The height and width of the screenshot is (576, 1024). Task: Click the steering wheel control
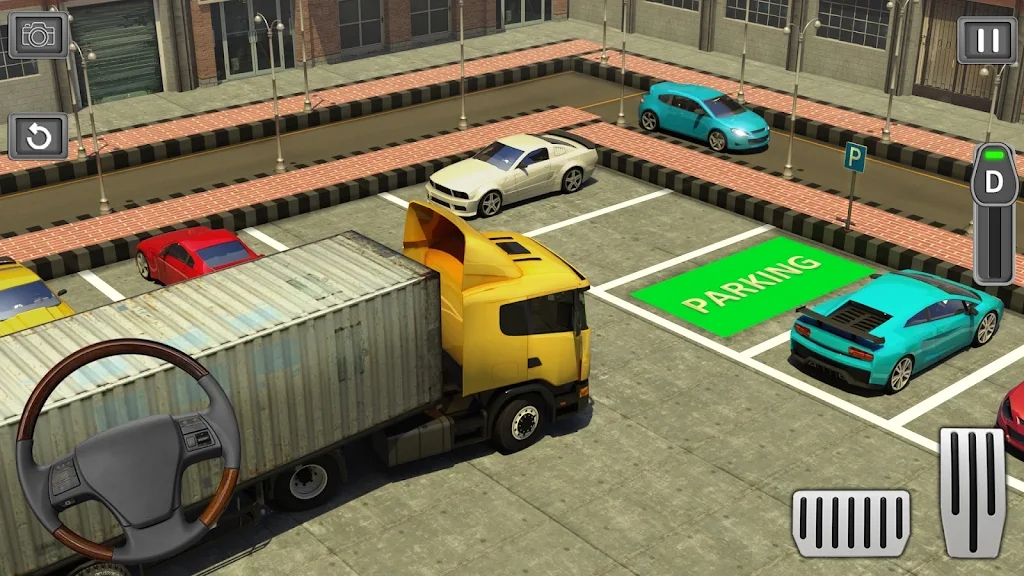[x=128, y=448]
